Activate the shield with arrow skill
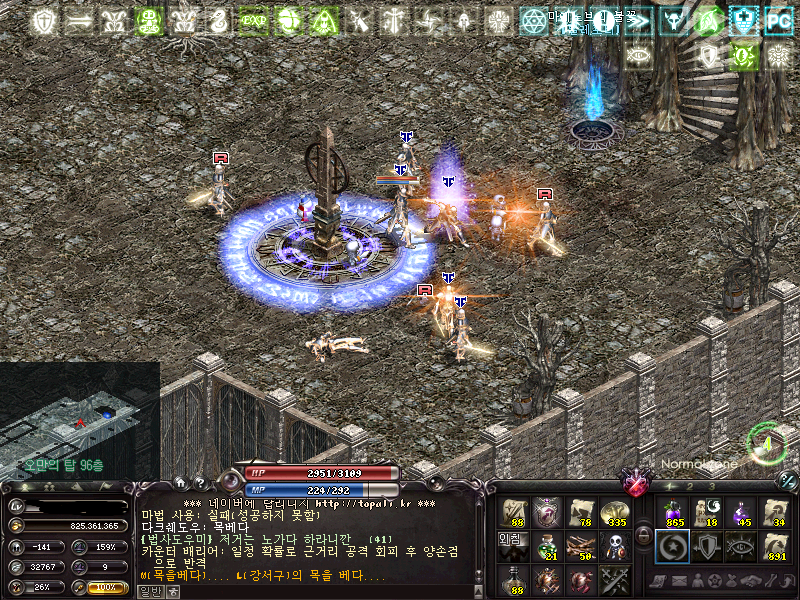 [x=706, y=546]
